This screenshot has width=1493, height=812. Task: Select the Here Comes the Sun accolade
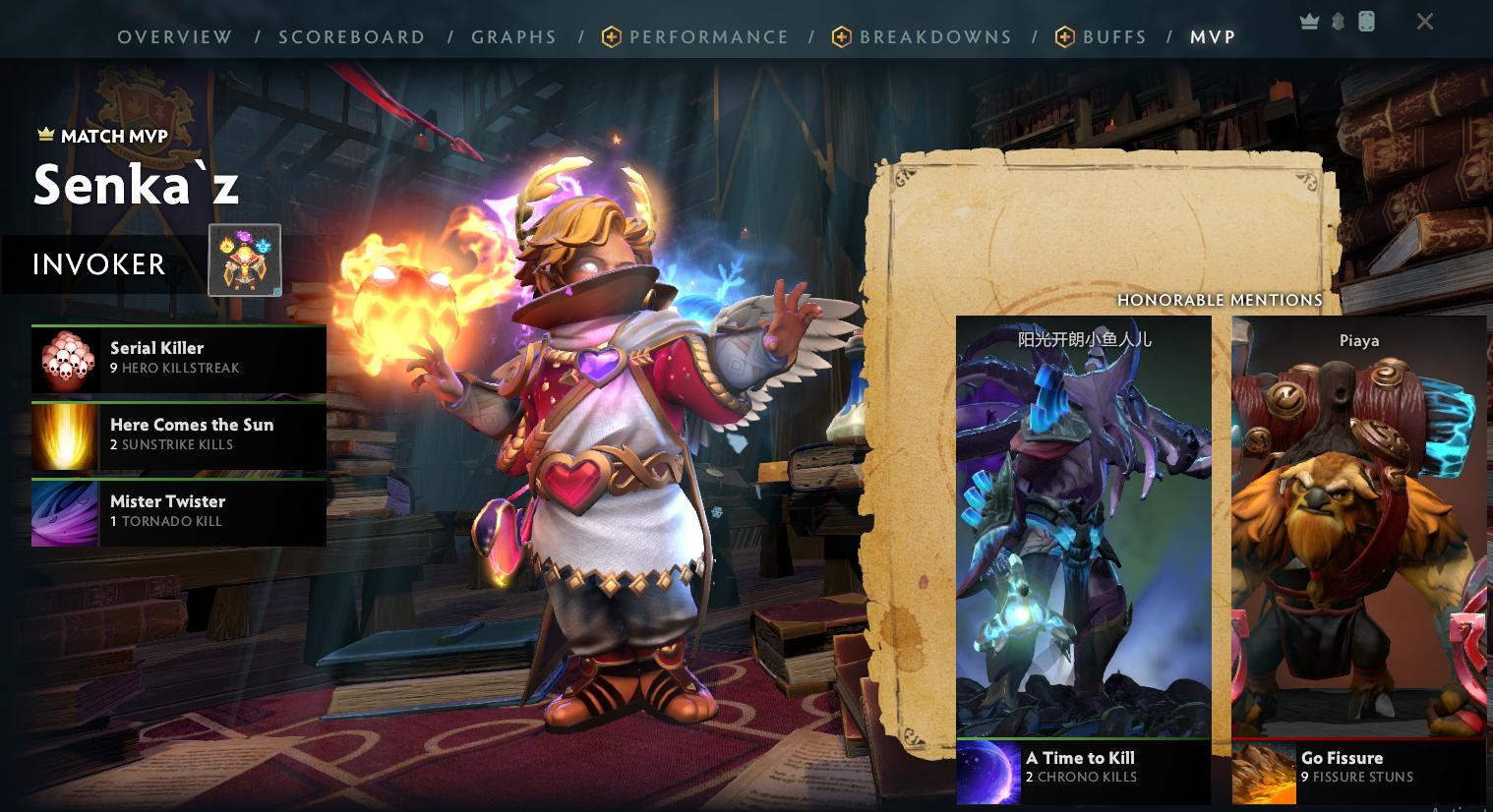point(179,435)
